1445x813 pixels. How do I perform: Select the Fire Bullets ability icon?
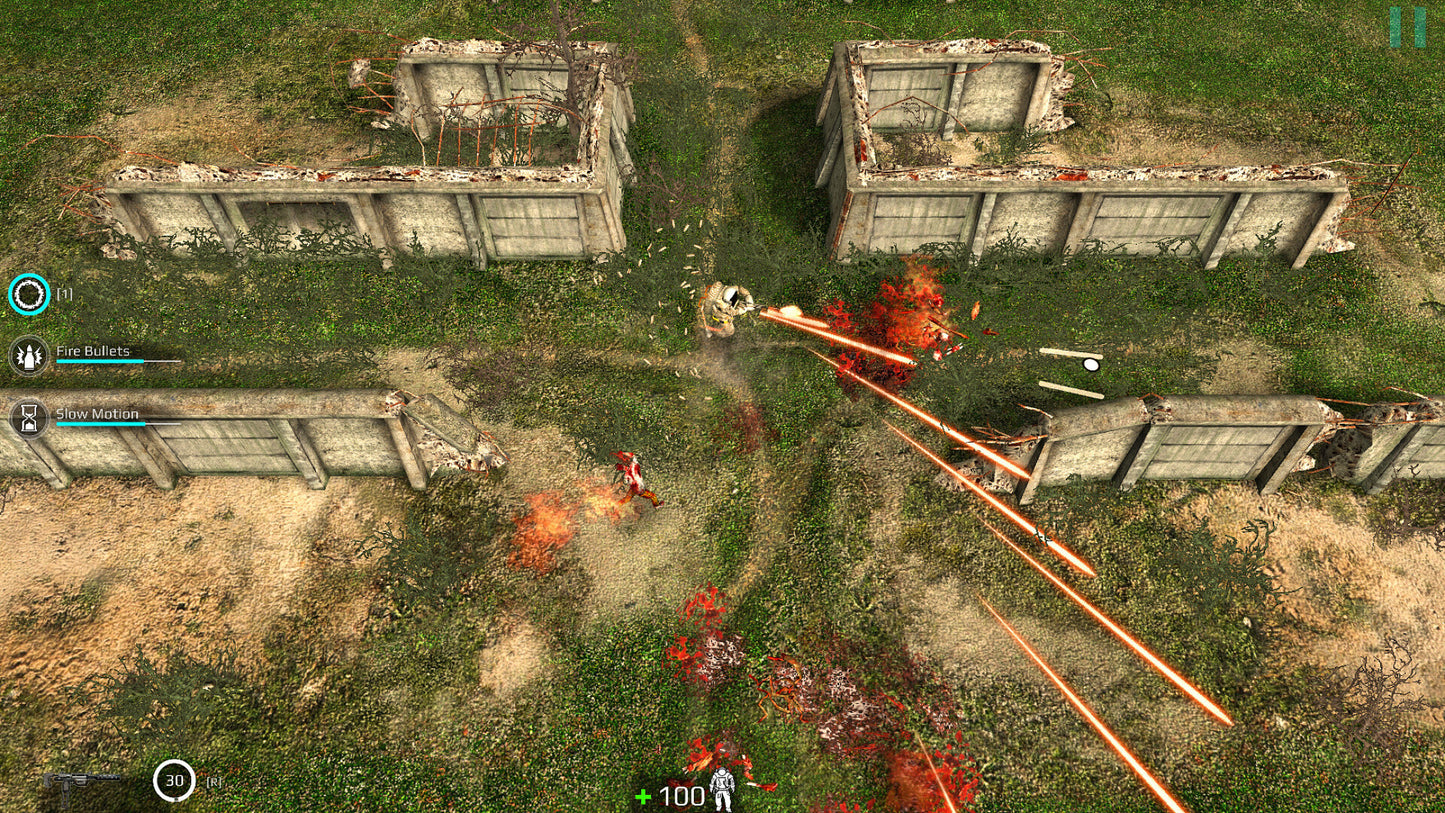tap(28, 355)
